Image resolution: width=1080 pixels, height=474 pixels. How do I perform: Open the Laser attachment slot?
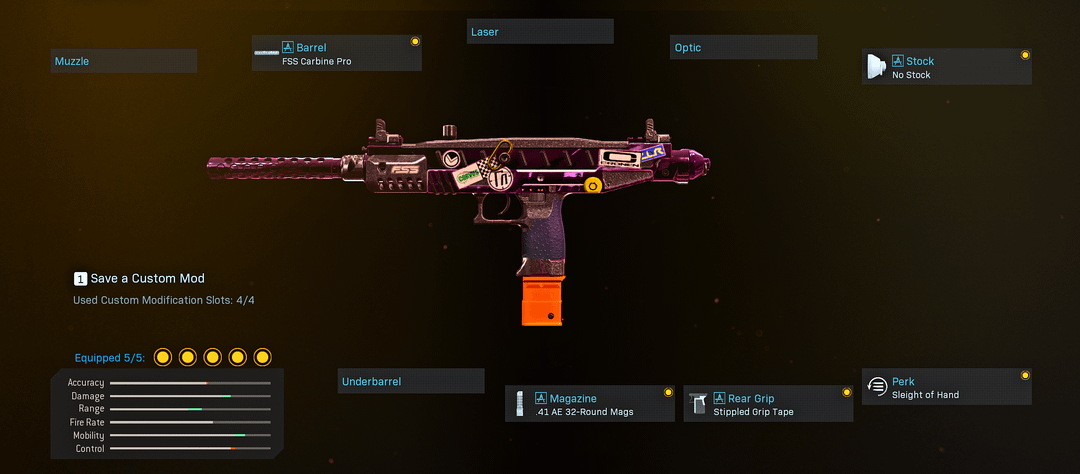tap(540, 32)
